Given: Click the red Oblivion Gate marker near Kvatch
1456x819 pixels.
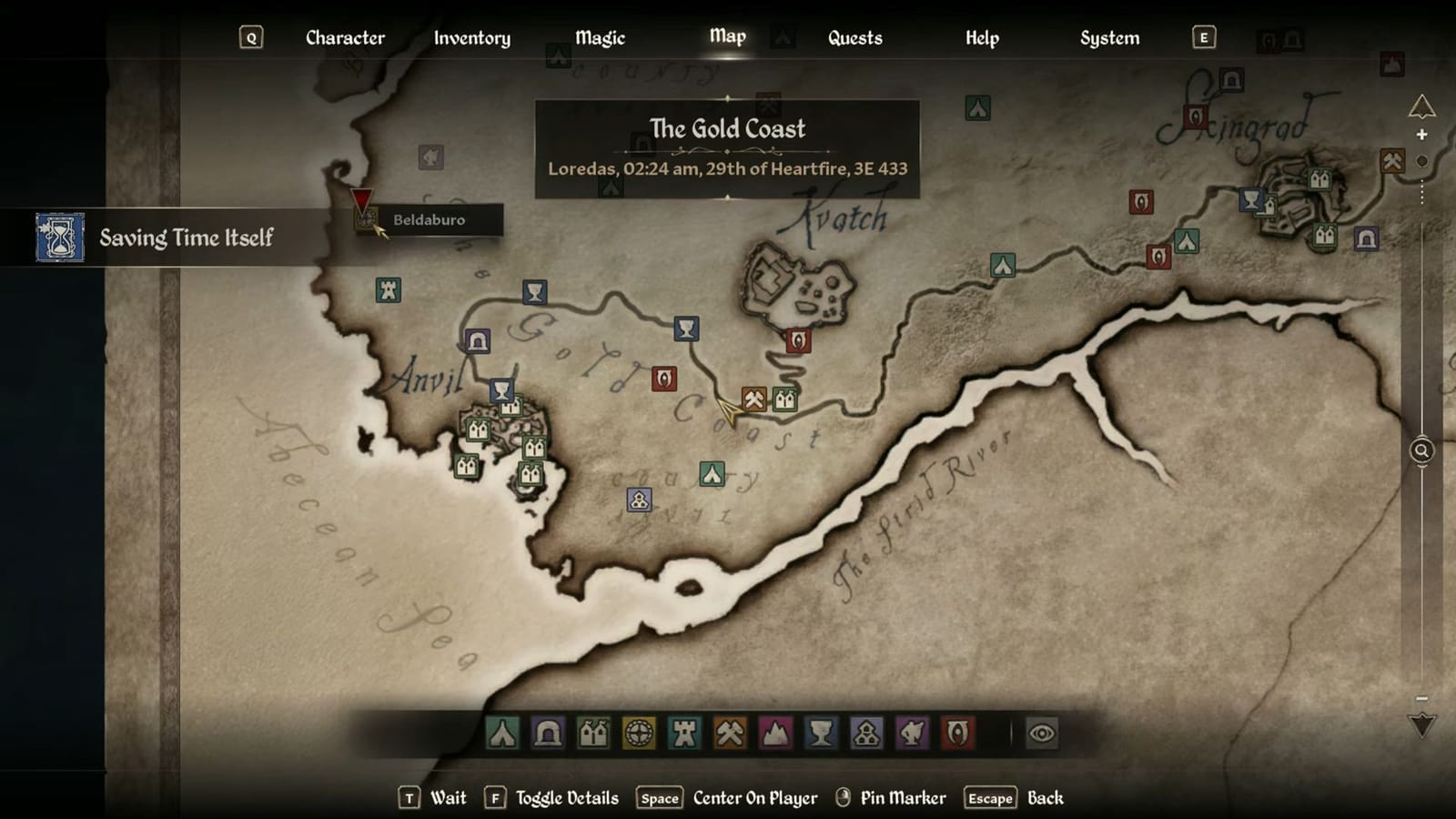Looking at the screenshot, I should pyautogui.click(x=798, y=339).
